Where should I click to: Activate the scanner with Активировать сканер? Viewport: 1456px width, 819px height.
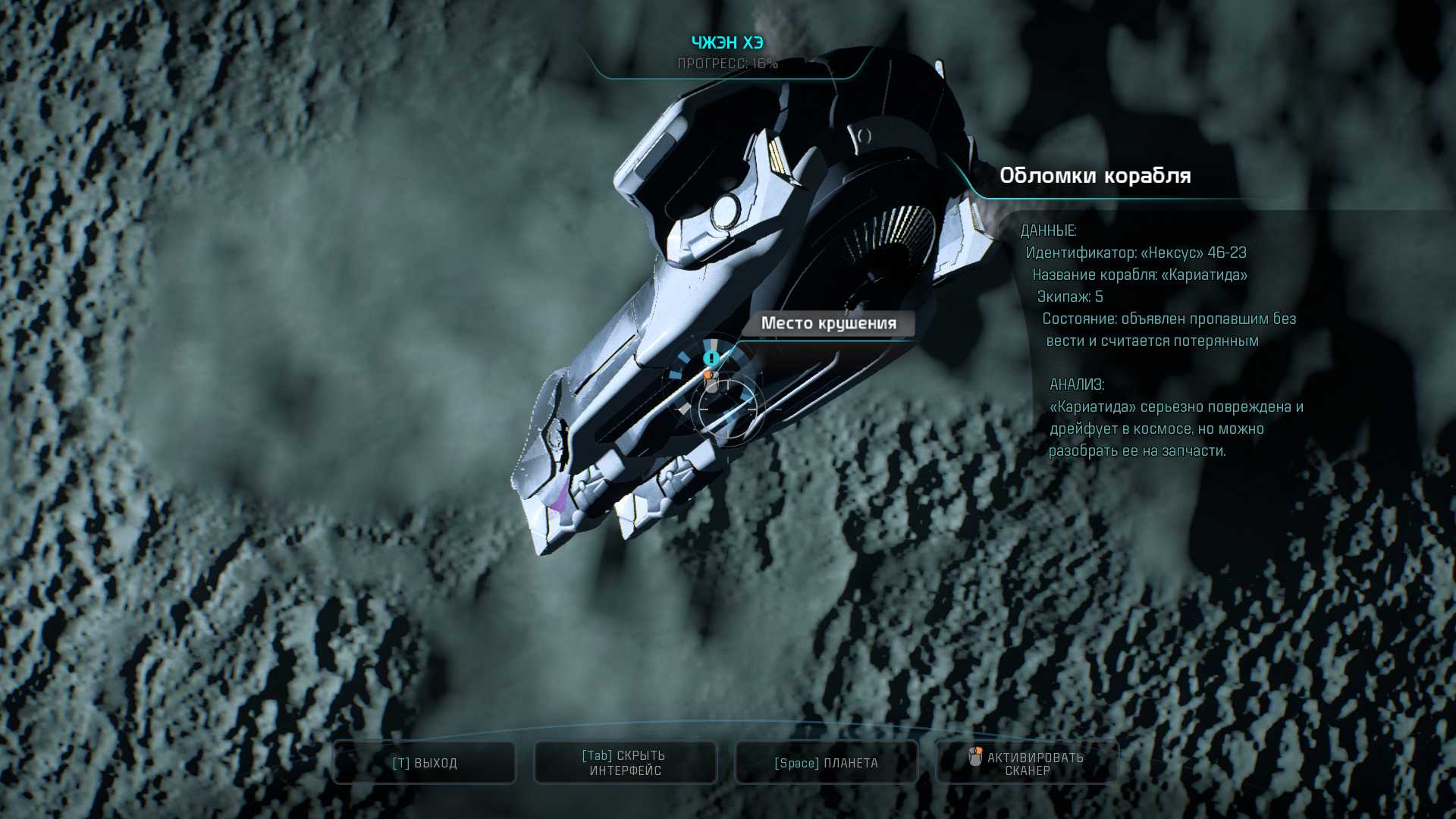[x=1027, y=763]
